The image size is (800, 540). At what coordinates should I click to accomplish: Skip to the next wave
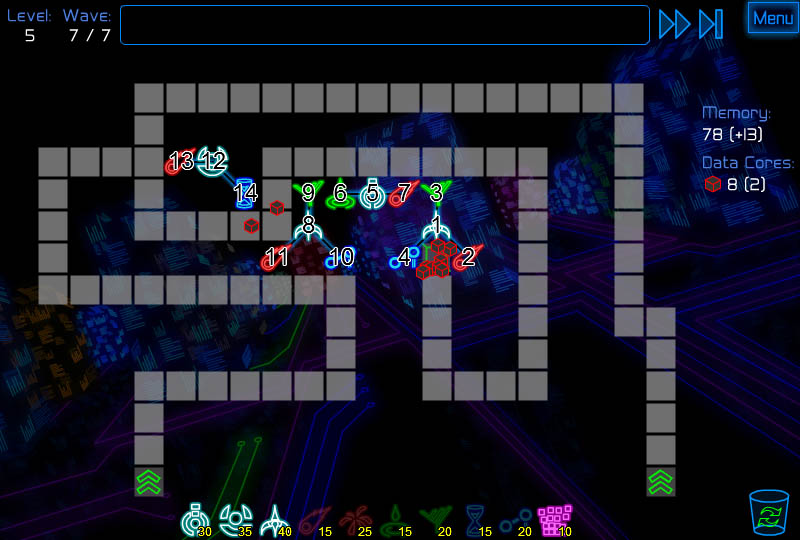point(710,24)
